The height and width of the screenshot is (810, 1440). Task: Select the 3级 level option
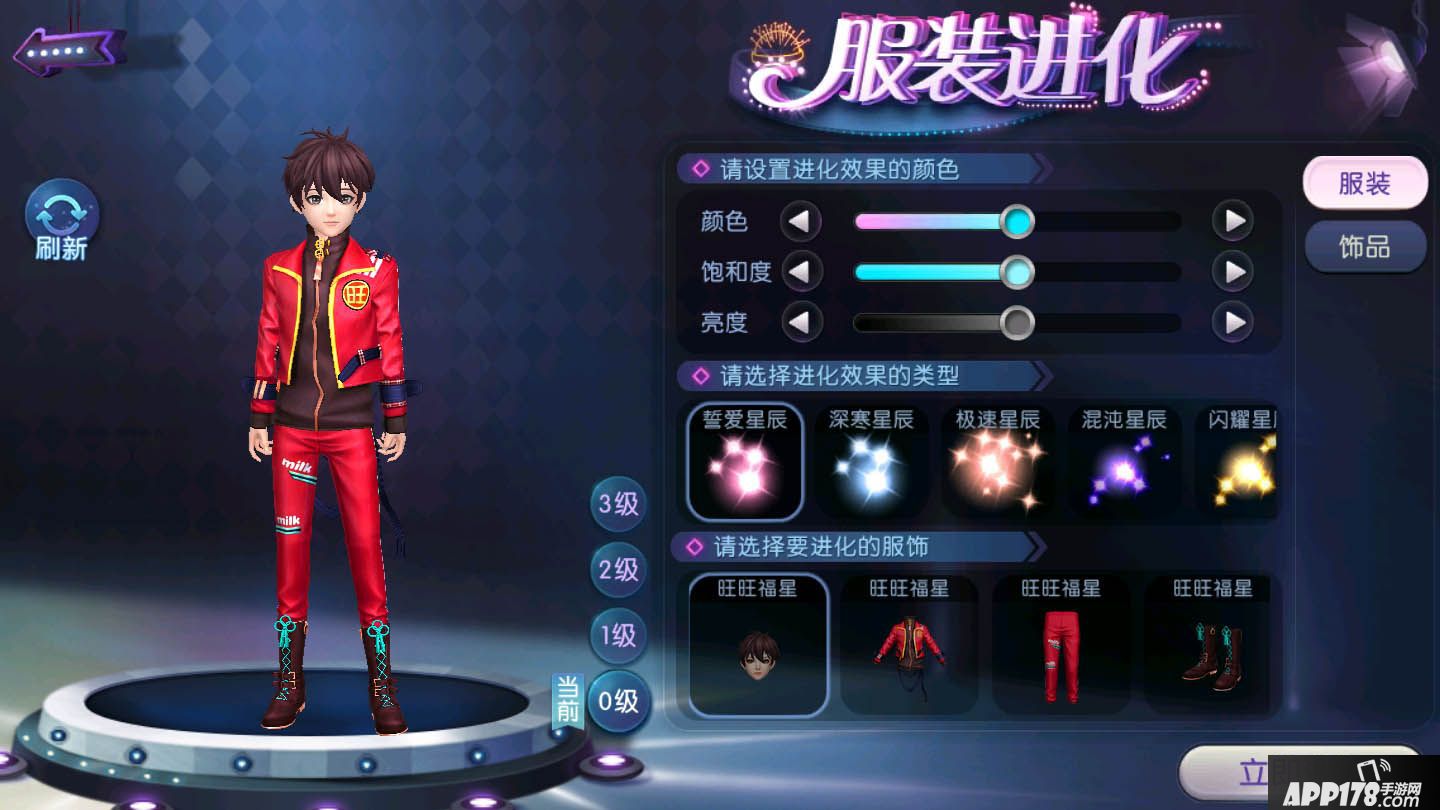click(617, 505)
